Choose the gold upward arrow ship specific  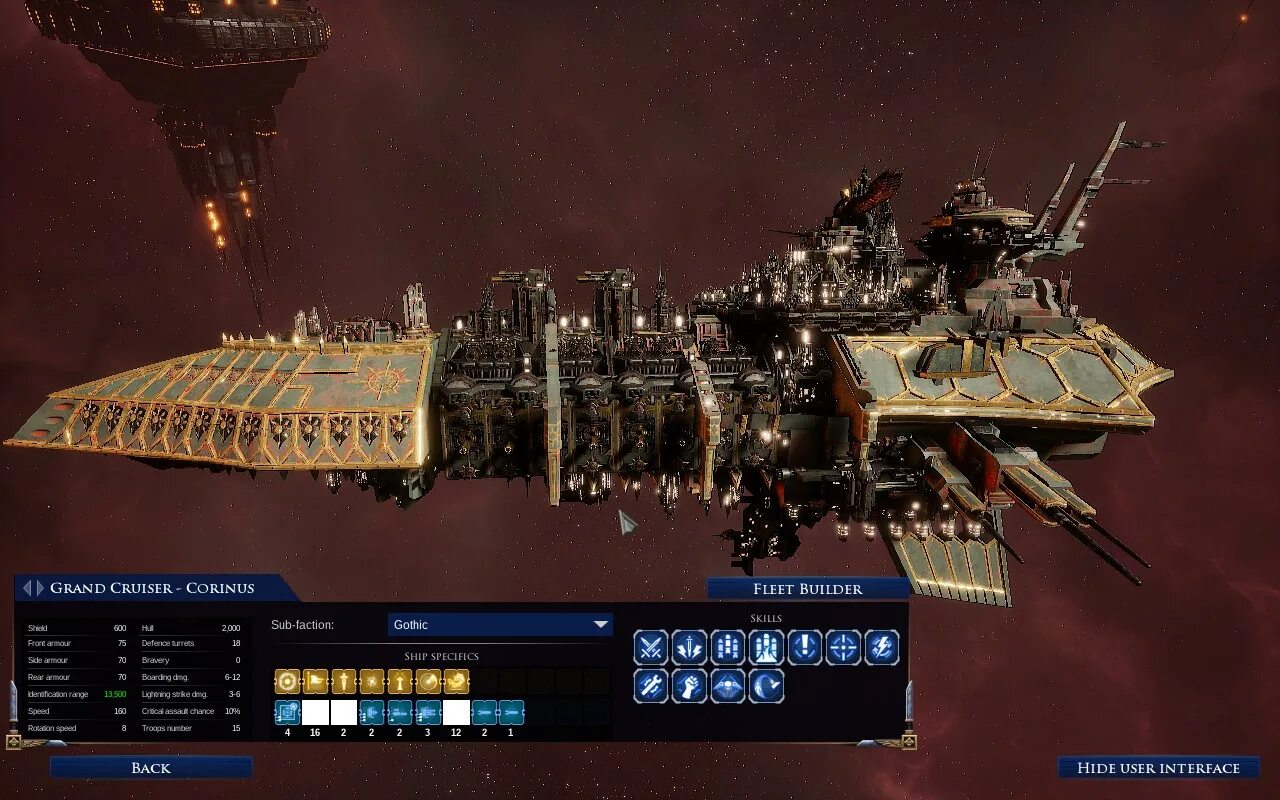400,682
